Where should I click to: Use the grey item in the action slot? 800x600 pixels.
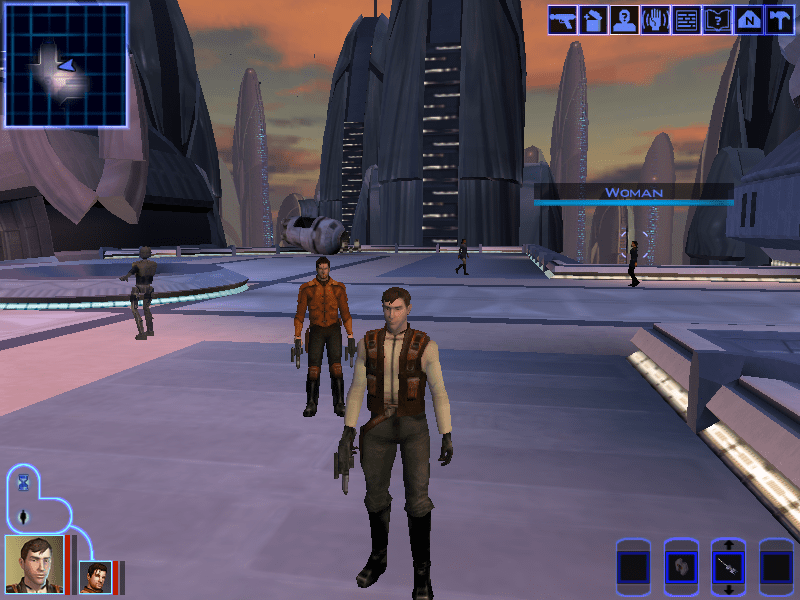click(680, 568)
